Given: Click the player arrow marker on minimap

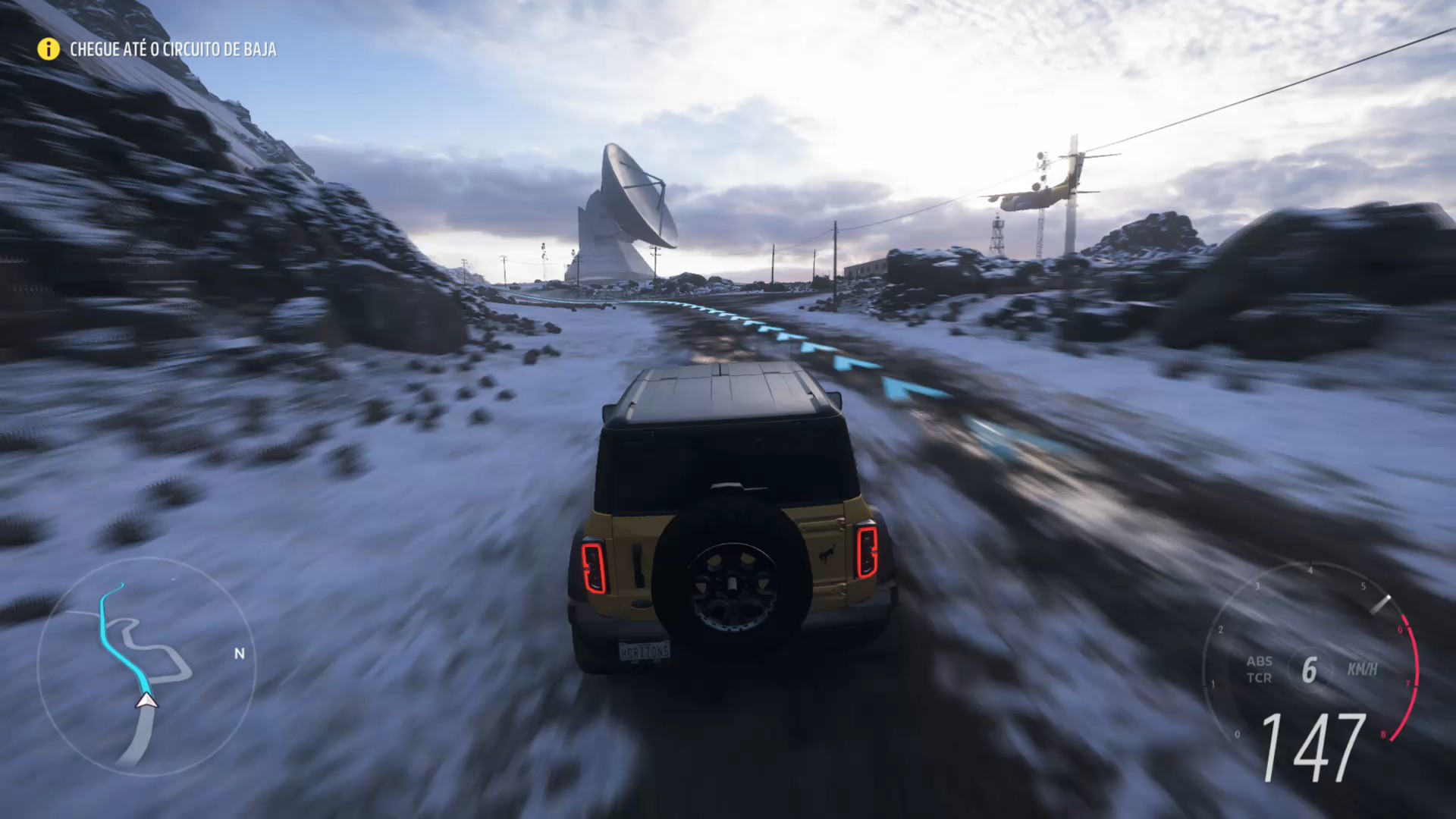Looking at the screenshot, I should pyautogui.click(x=146, y=701).
